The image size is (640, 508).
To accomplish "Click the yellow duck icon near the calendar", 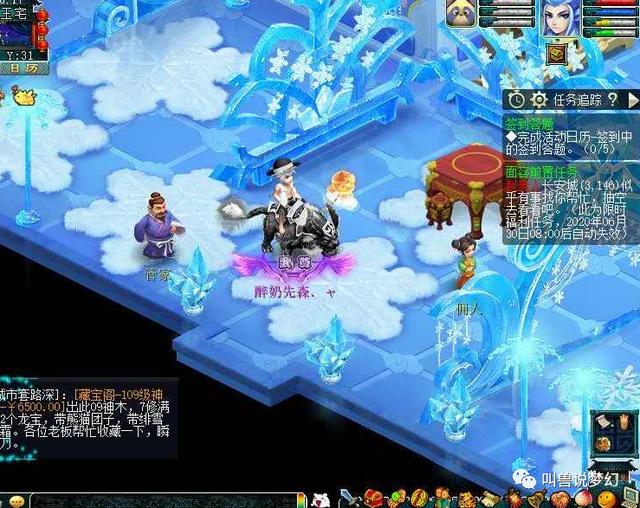I will coord(22,97).
